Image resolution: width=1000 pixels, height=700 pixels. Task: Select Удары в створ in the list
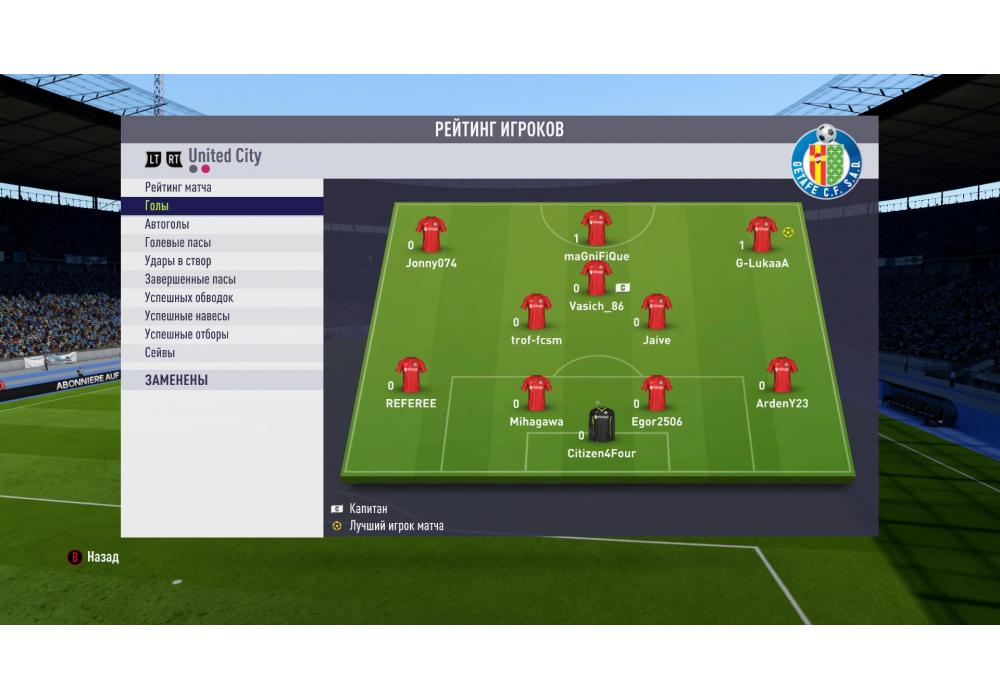(x=222, y=261)
